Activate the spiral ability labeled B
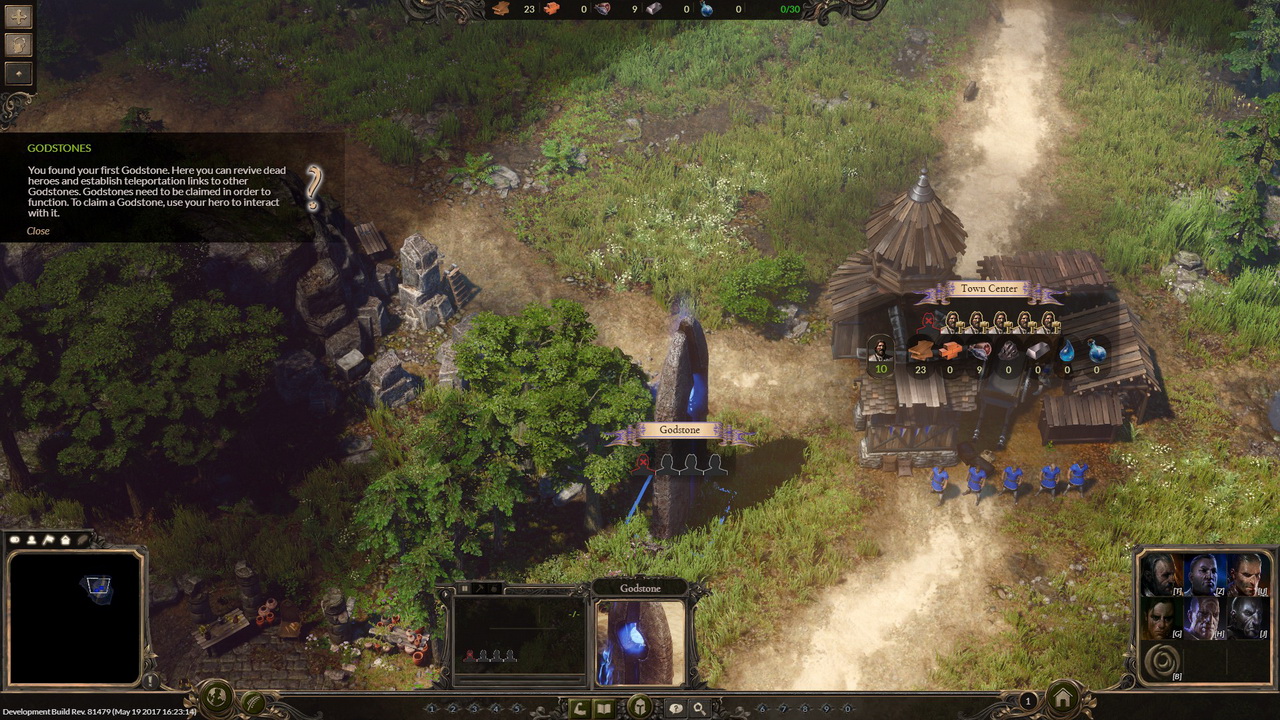Screen dimensions: 1280x720 tap(1161, 662)
